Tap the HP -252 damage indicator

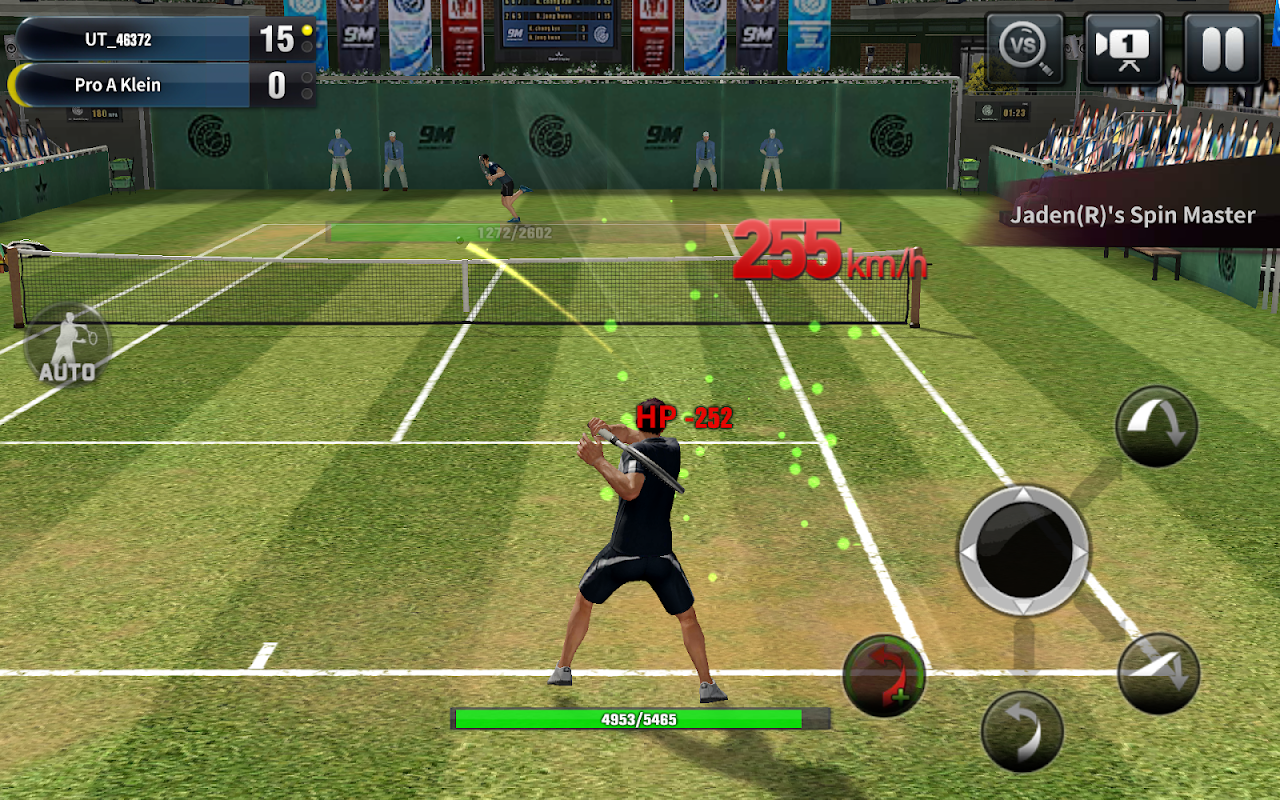(x=685, y=418)
